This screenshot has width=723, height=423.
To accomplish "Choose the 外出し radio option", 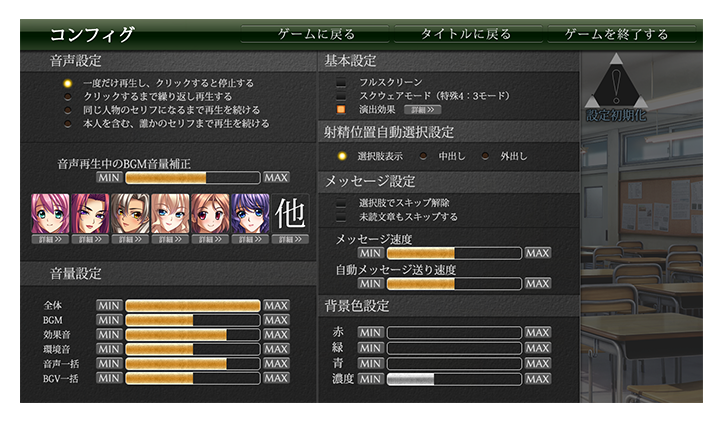I will 486,156.
